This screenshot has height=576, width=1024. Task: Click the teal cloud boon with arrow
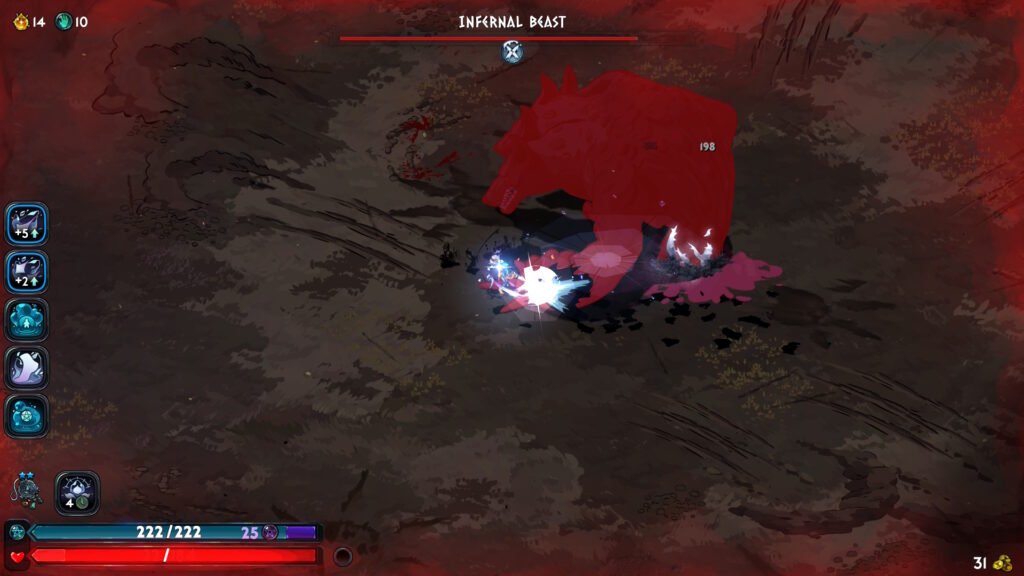tap(26, 320)
